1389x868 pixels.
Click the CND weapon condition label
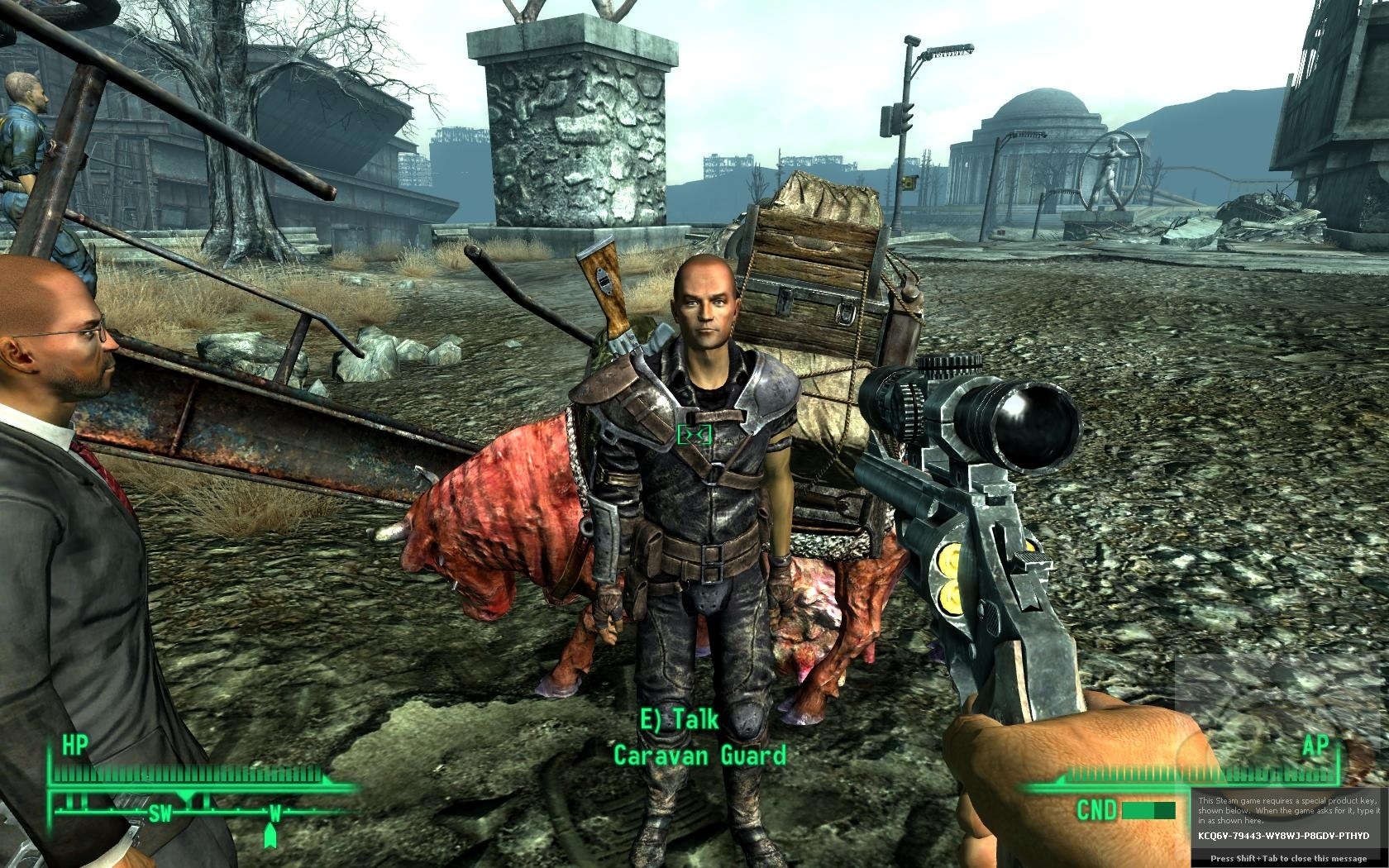[x=1098, y=810]
